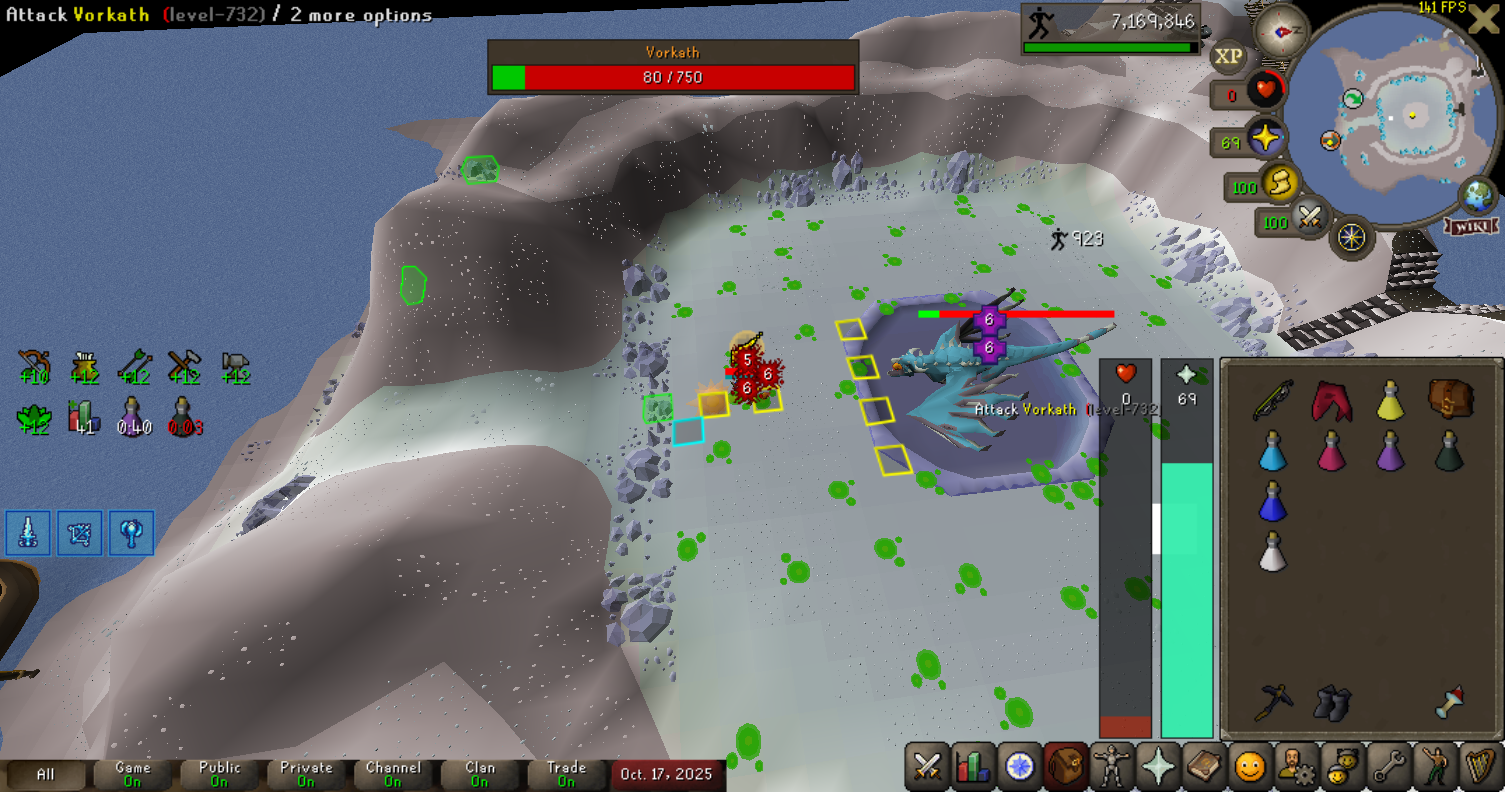Open the Trade chat tab
Viewport: 1505px width, 792px height.
(x=566, y=774)
